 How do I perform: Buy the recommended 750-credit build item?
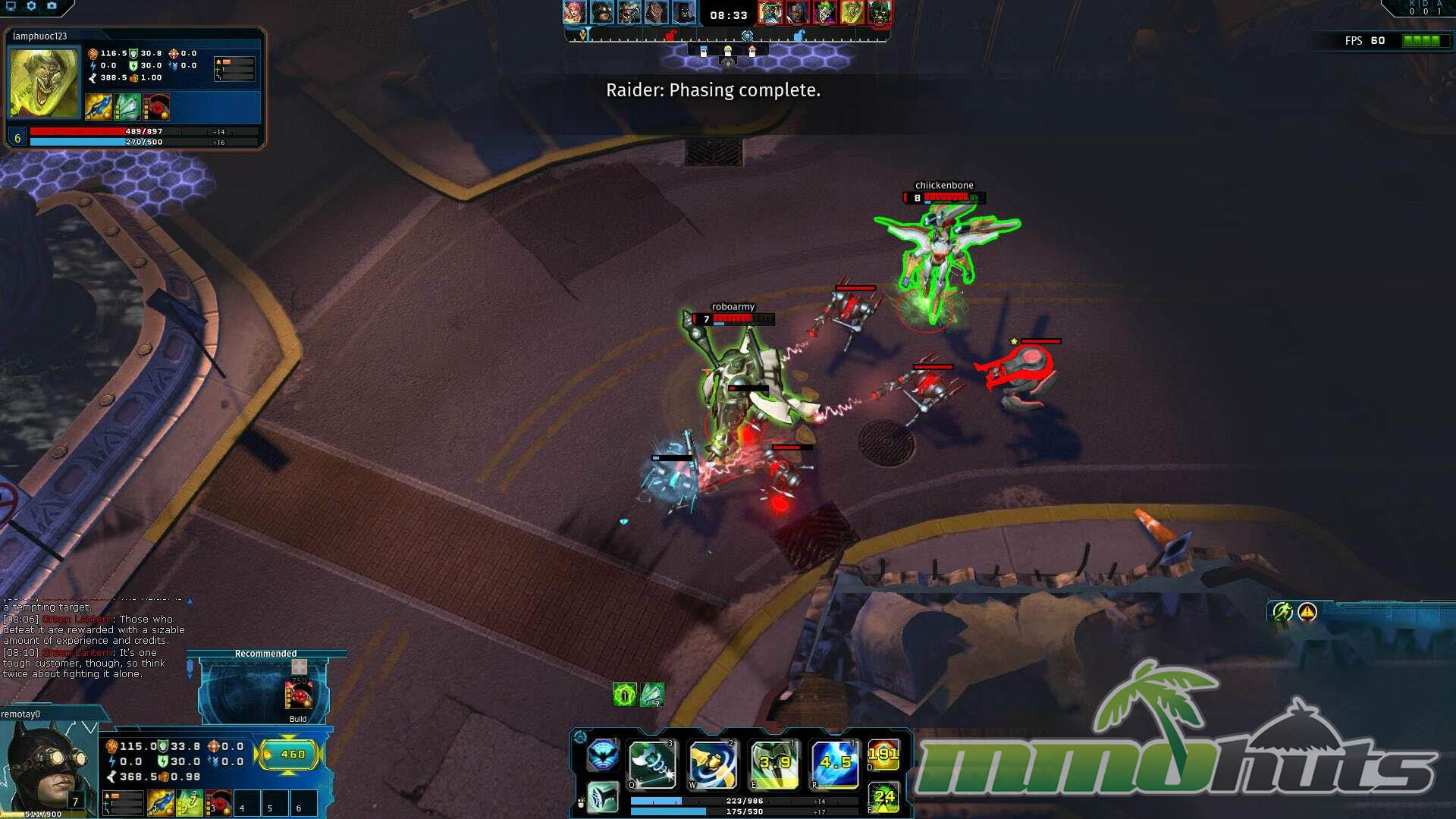tap(298, 695)
